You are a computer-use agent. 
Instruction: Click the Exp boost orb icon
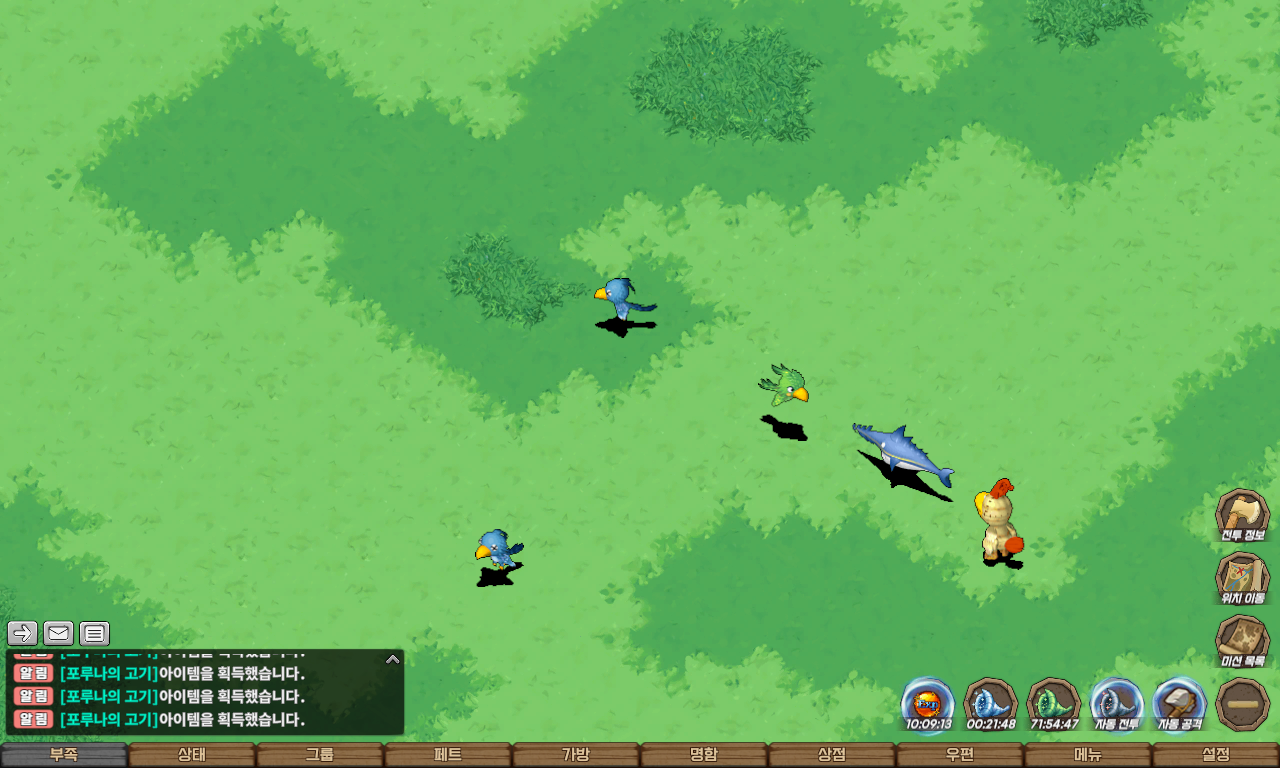pyautogui.click(x=928, y=704)
